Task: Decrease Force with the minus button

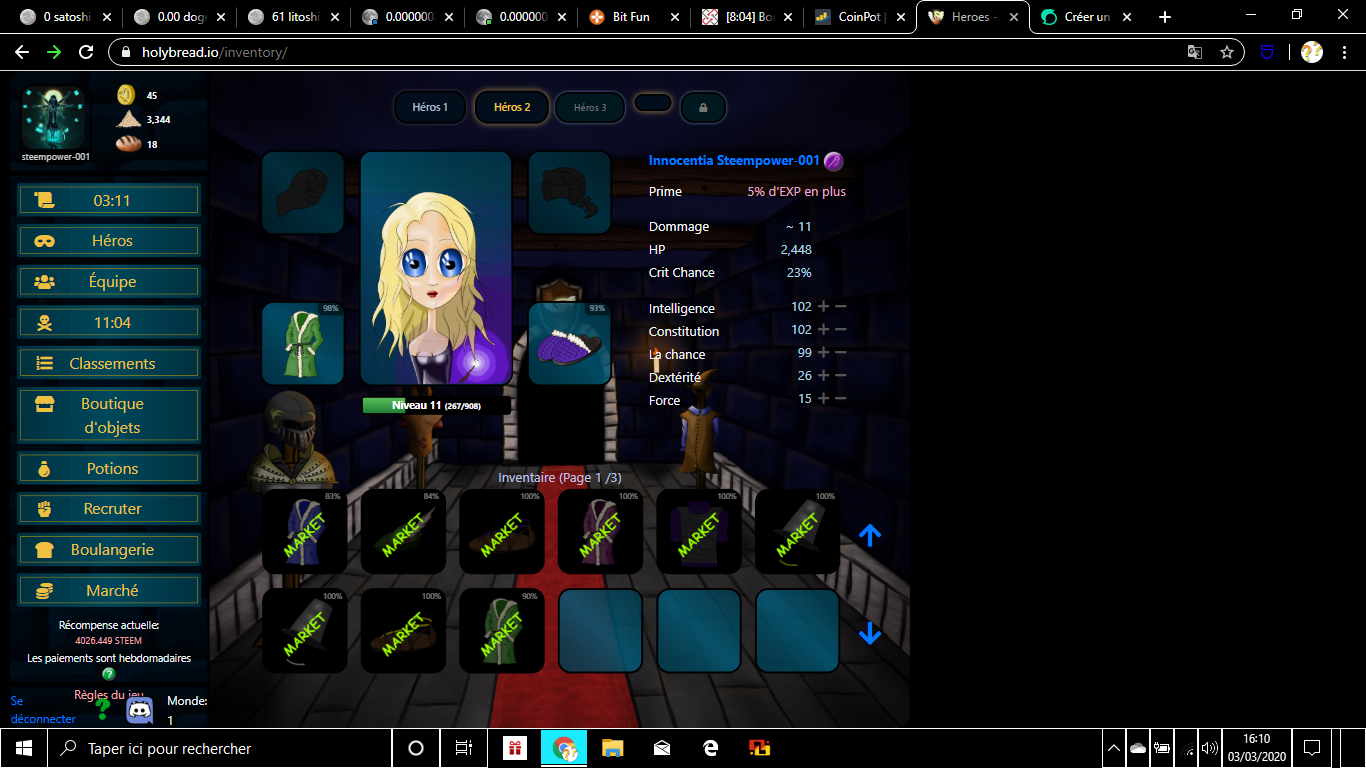Action: coord(841,399)
